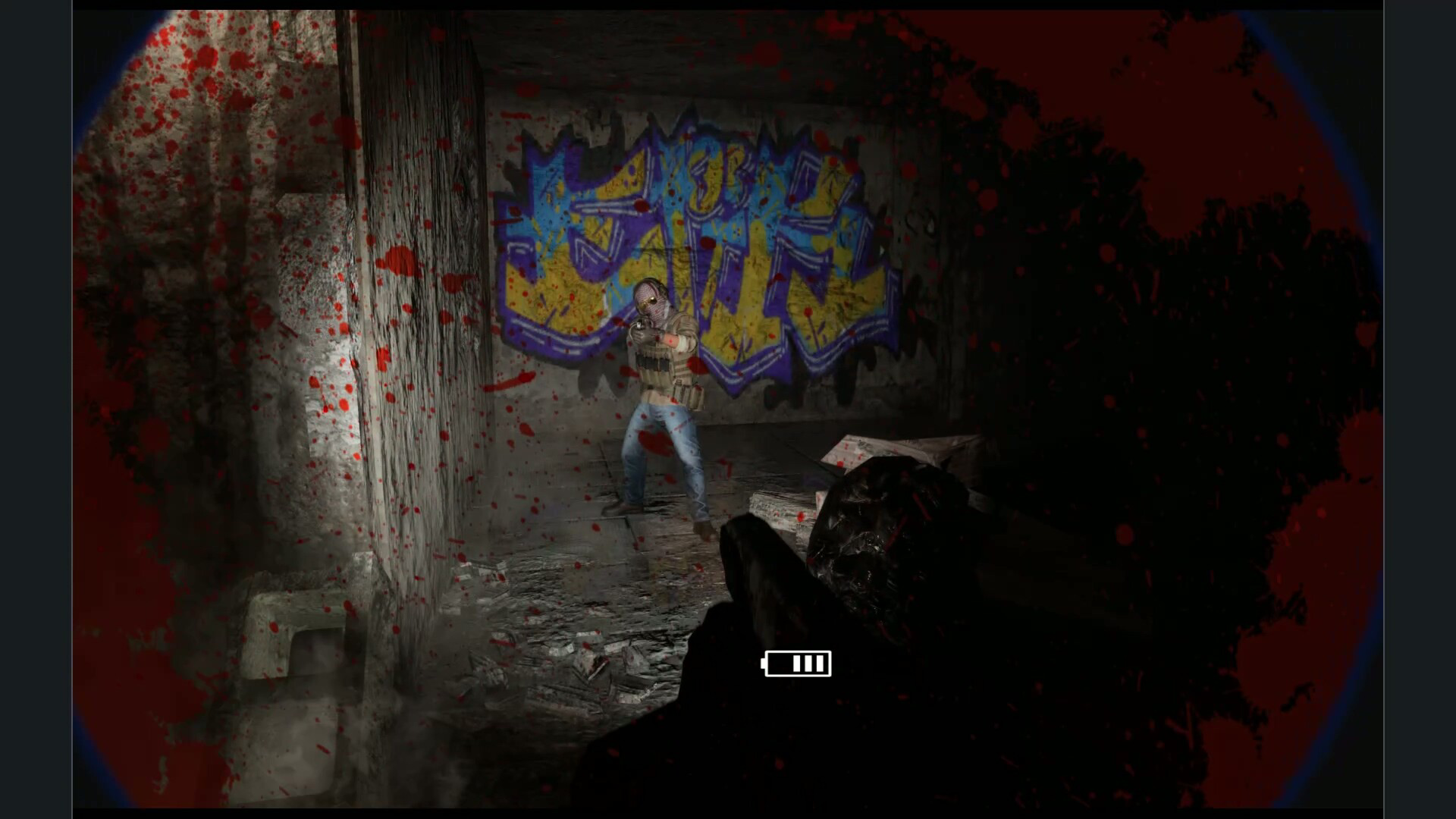Click the middle bar inside the battery indicator

click(x=808, y=663)
